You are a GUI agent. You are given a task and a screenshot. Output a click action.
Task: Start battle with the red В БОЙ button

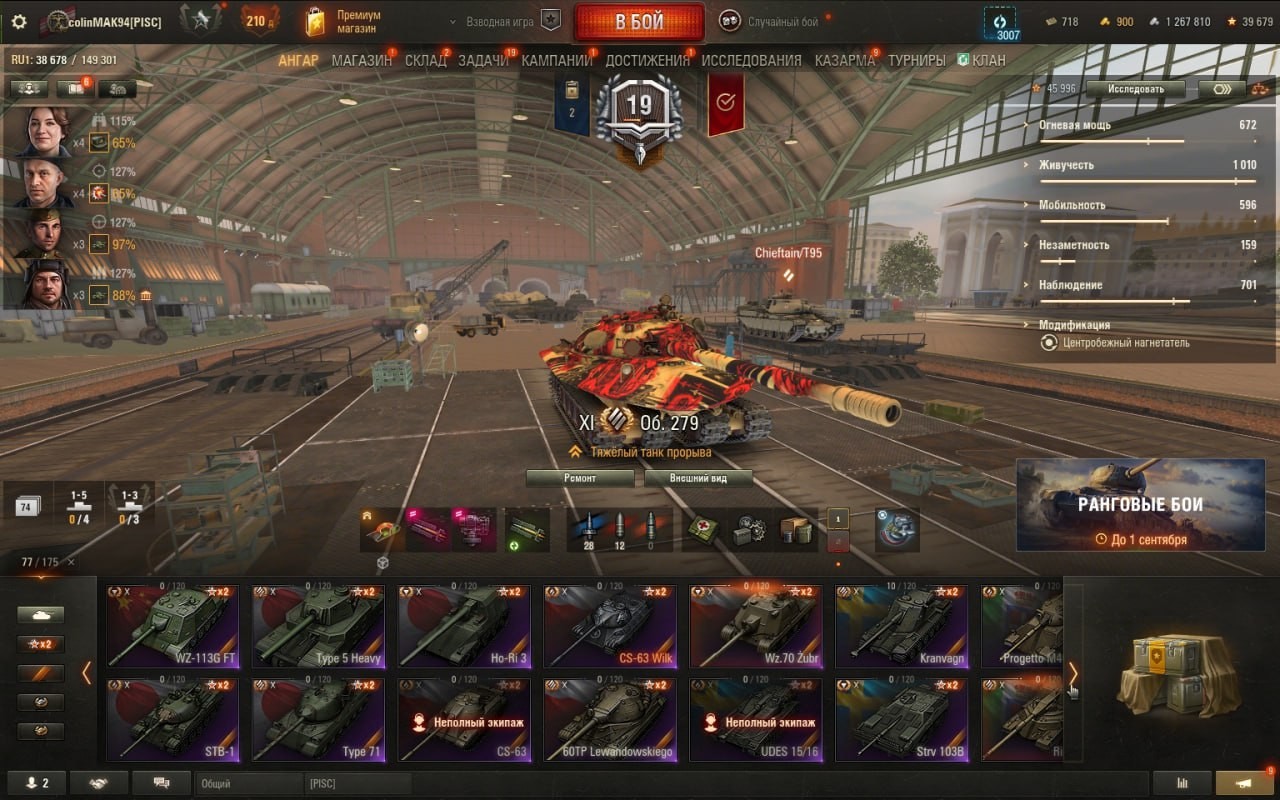pos(638,21)
